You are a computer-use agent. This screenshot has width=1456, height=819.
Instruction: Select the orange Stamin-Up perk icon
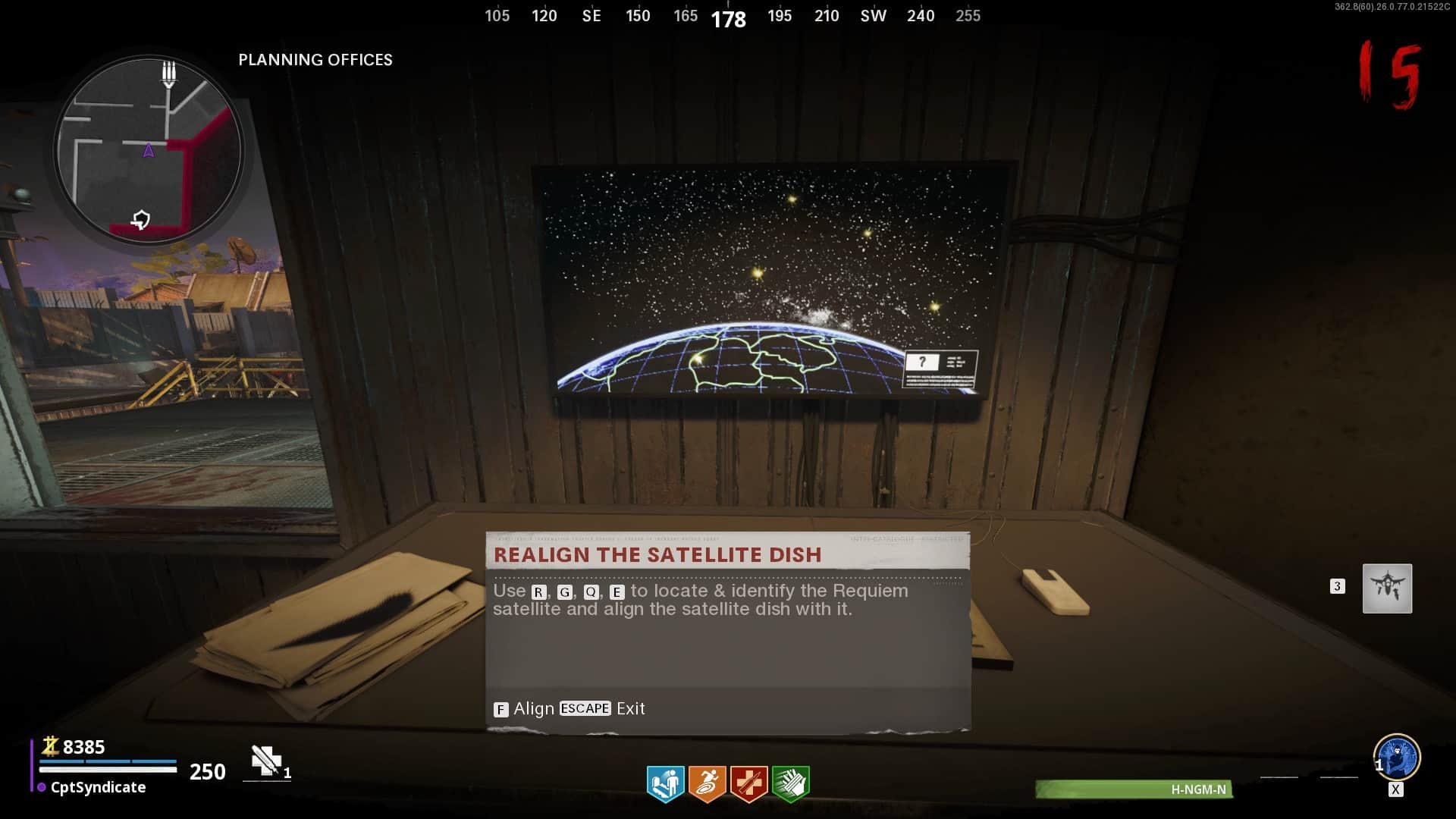point(707,783)
